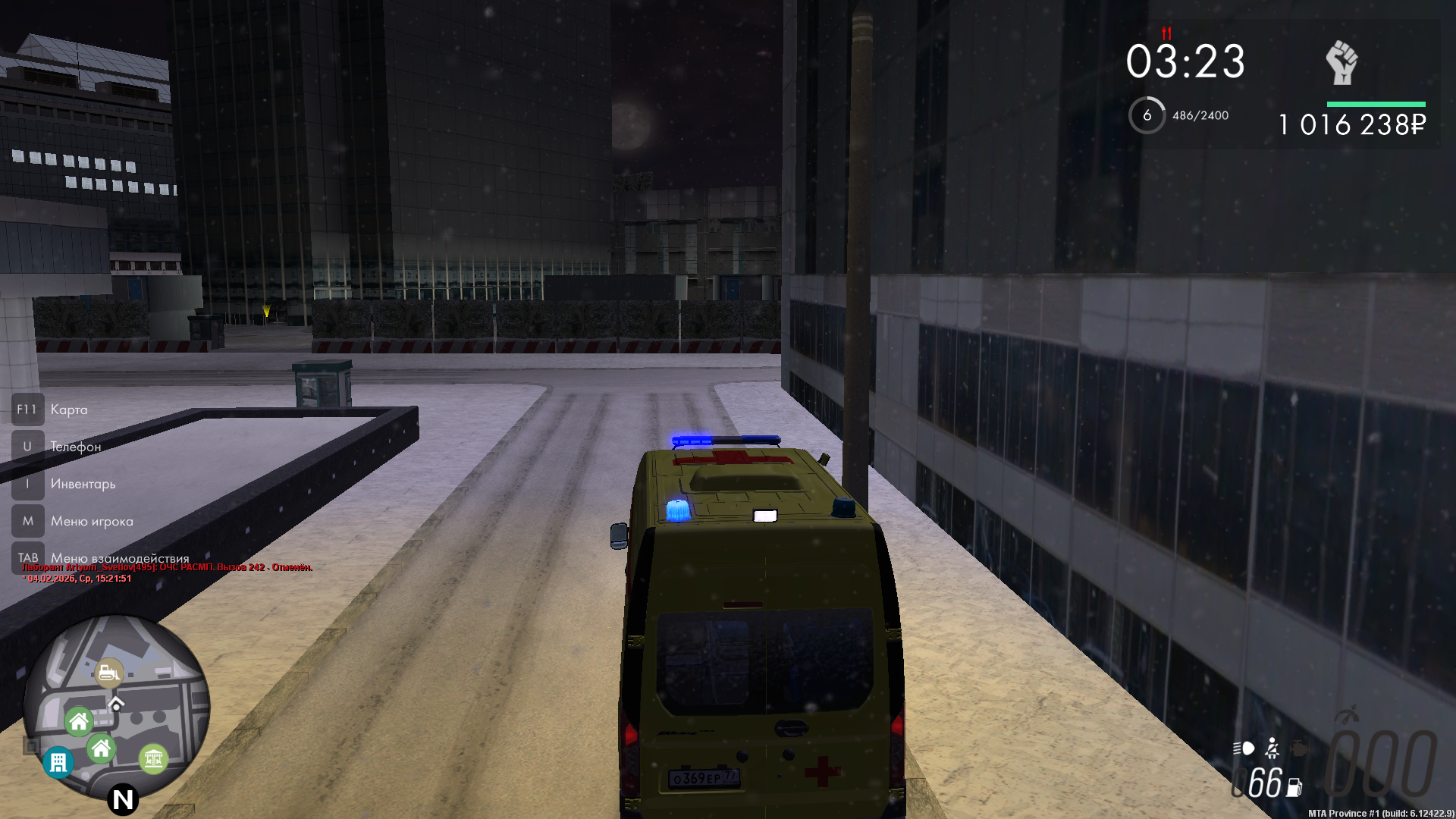Click the level 6 progress circle
Screen dimensions: 1456x819
point(1147,115)
